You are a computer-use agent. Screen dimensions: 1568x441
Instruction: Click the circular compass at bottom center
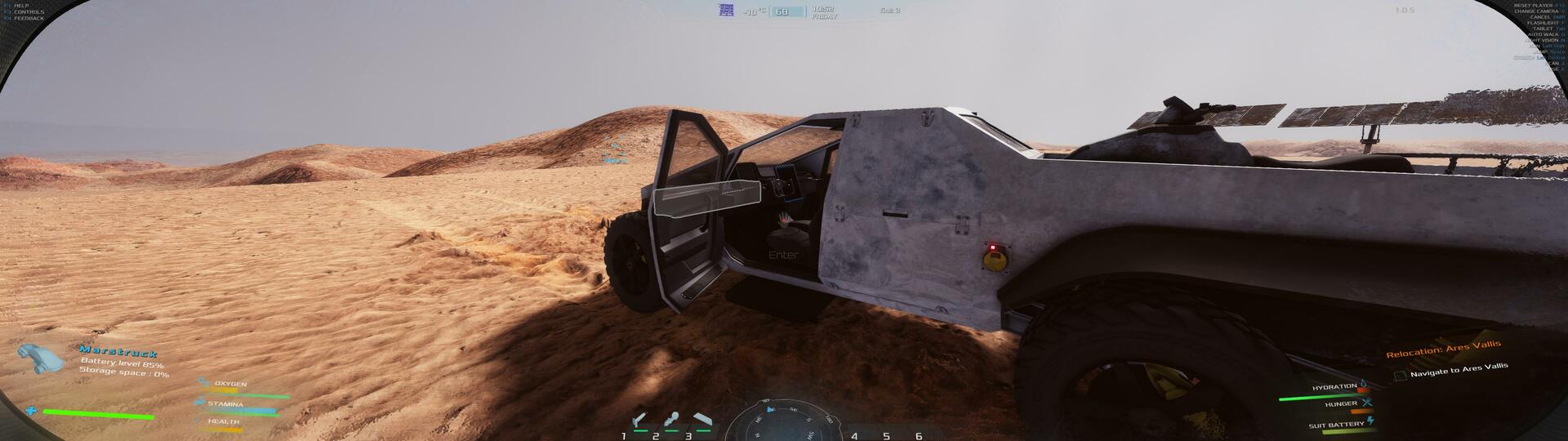[x=782, y=421]
